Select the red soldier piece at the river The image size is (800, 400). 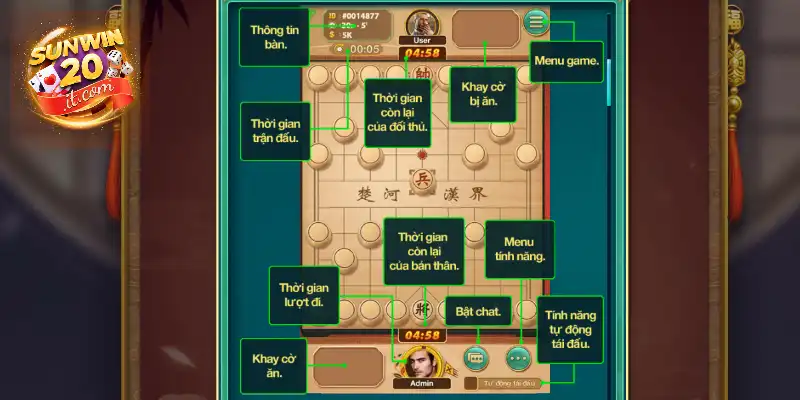click(421, 179)
